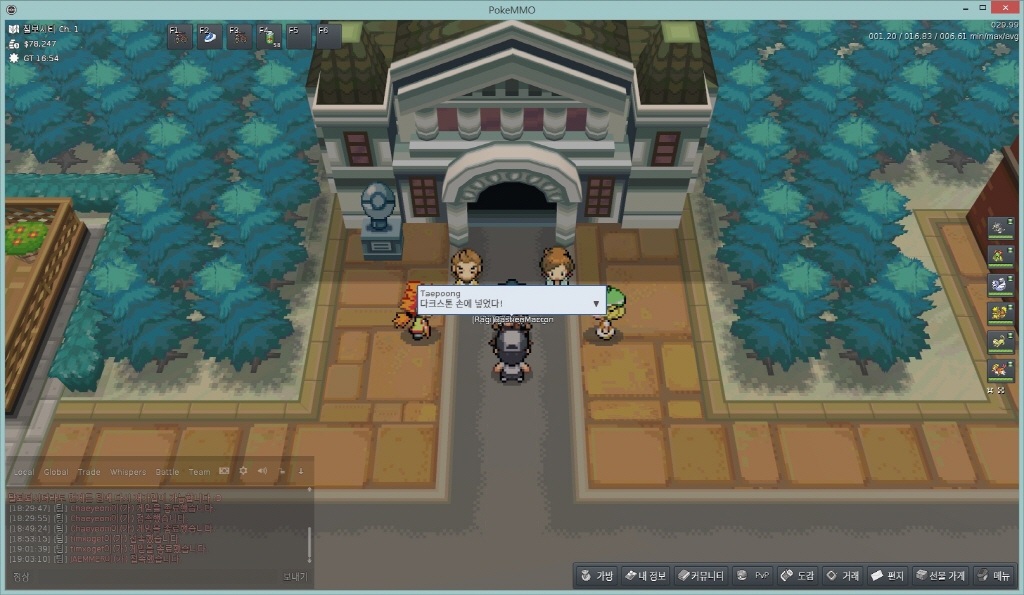
Task: Open the 가방 bag button
Action: click(596, 576)
